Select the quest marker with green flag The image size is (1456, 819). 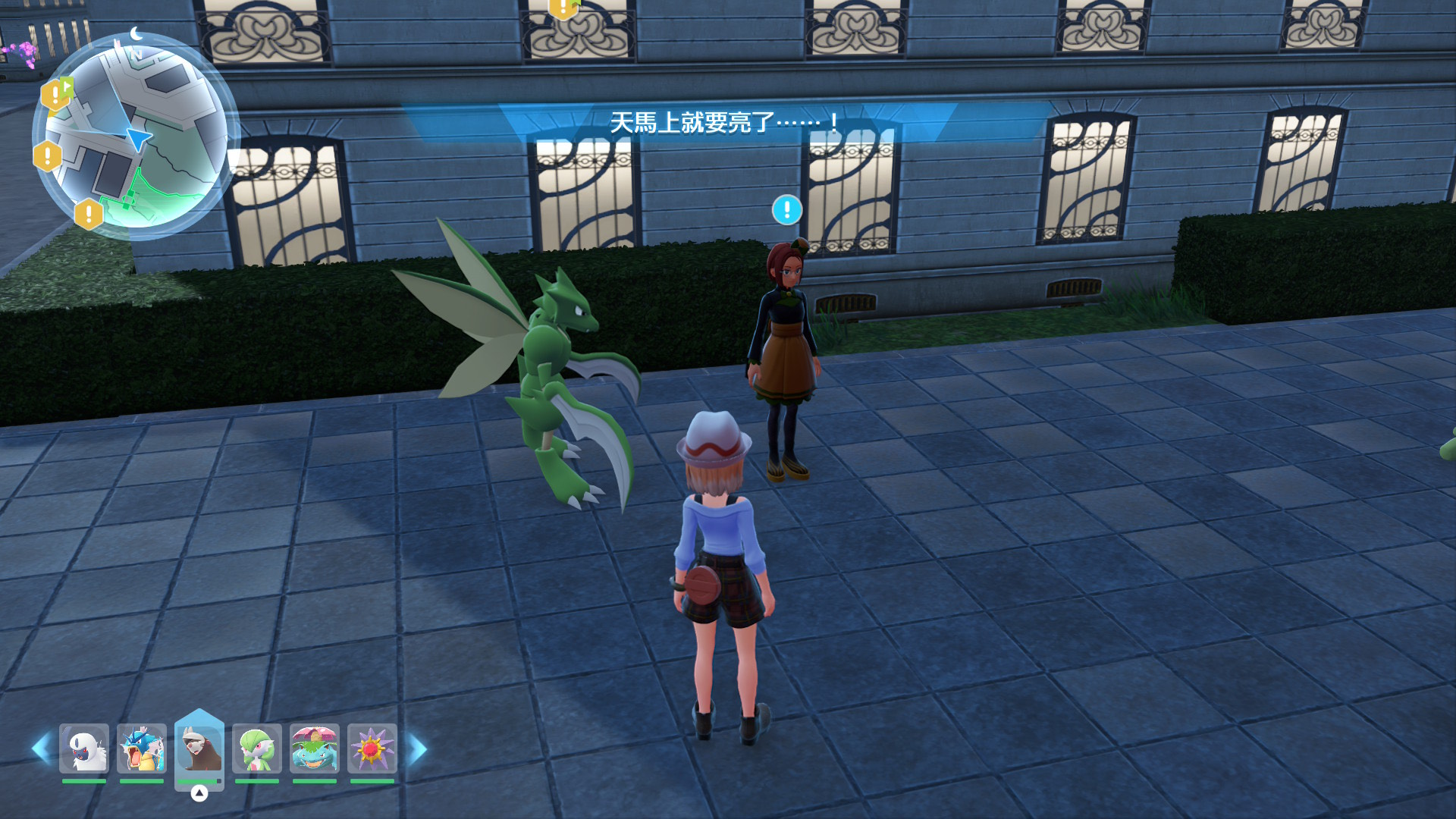[x=57, y=94]
